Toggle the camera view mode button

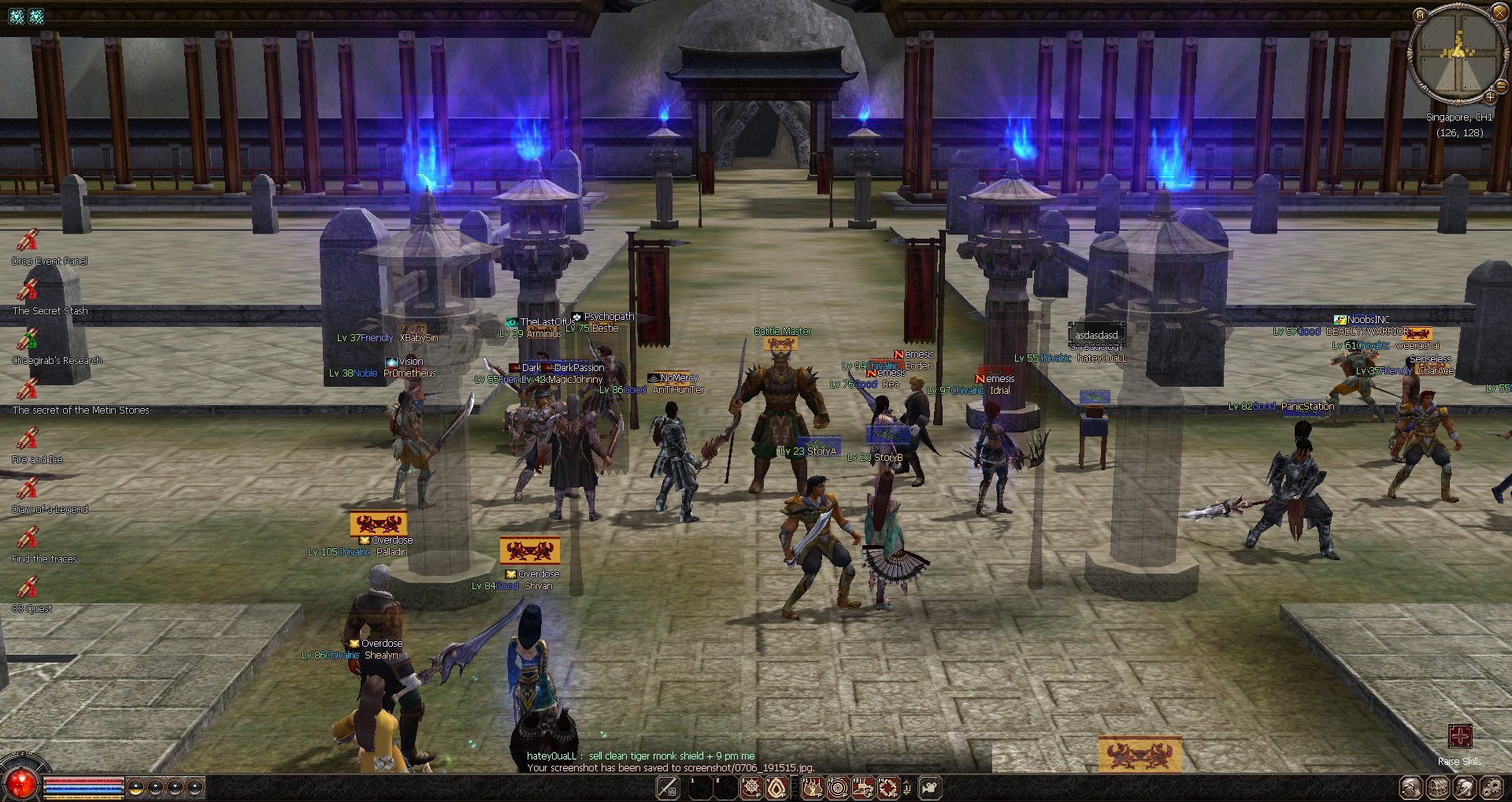coord(929,788)
